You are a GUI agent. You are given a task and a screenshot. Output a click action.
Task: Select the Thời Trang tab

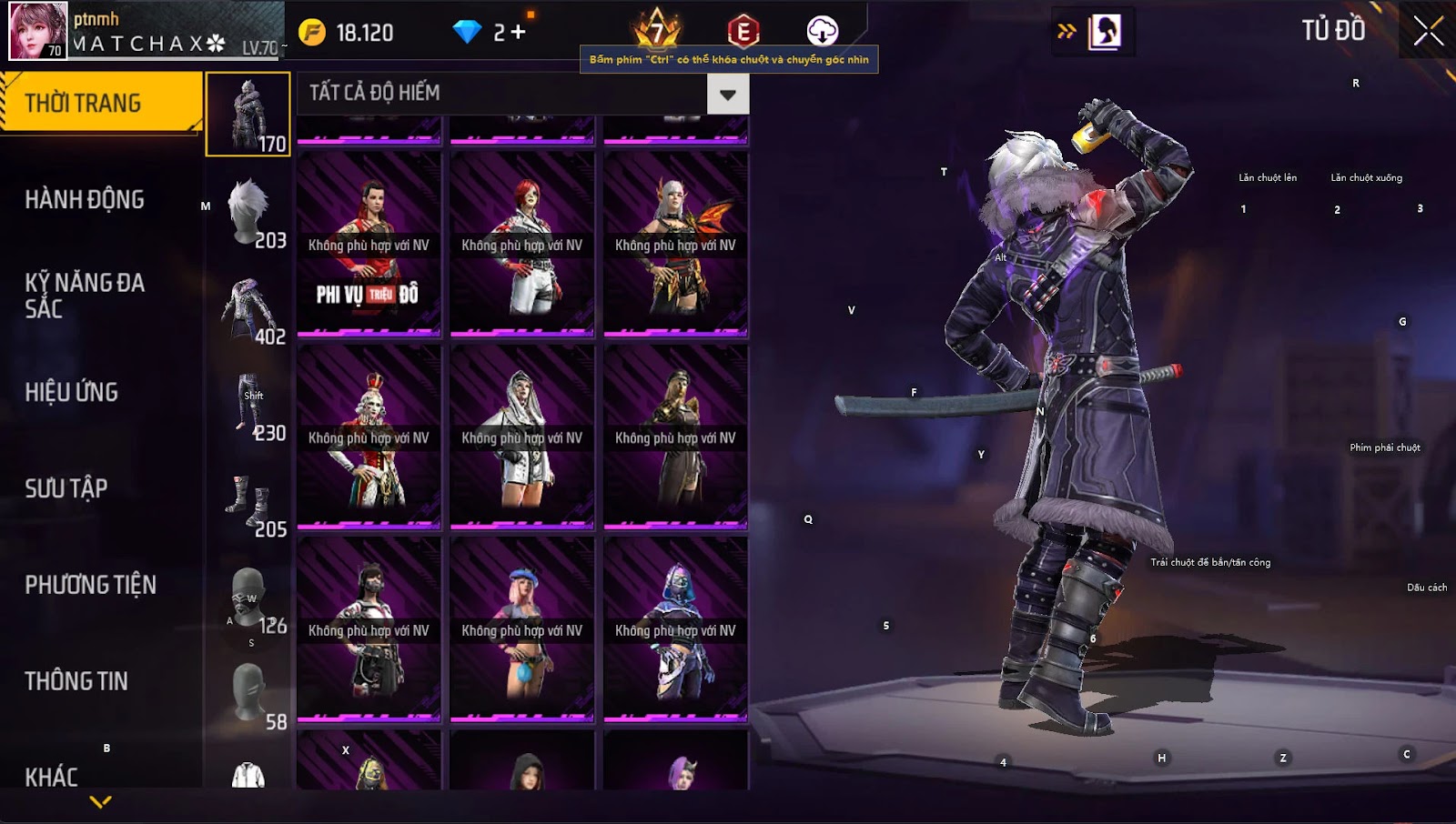point(83,103)
